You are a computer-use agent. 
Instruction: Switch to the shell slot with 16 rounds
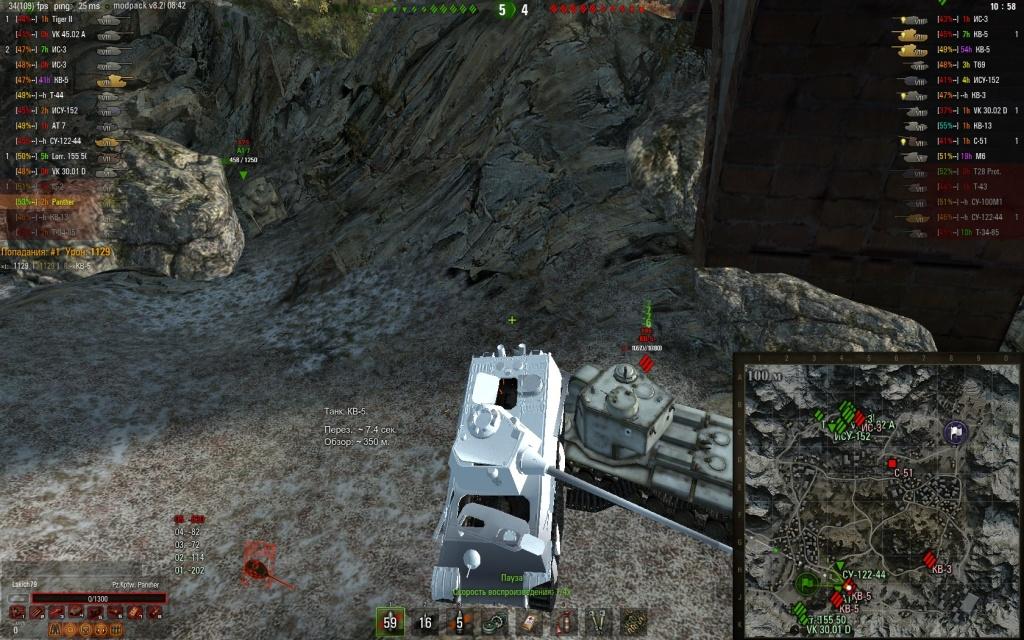(x=426, y=622)
